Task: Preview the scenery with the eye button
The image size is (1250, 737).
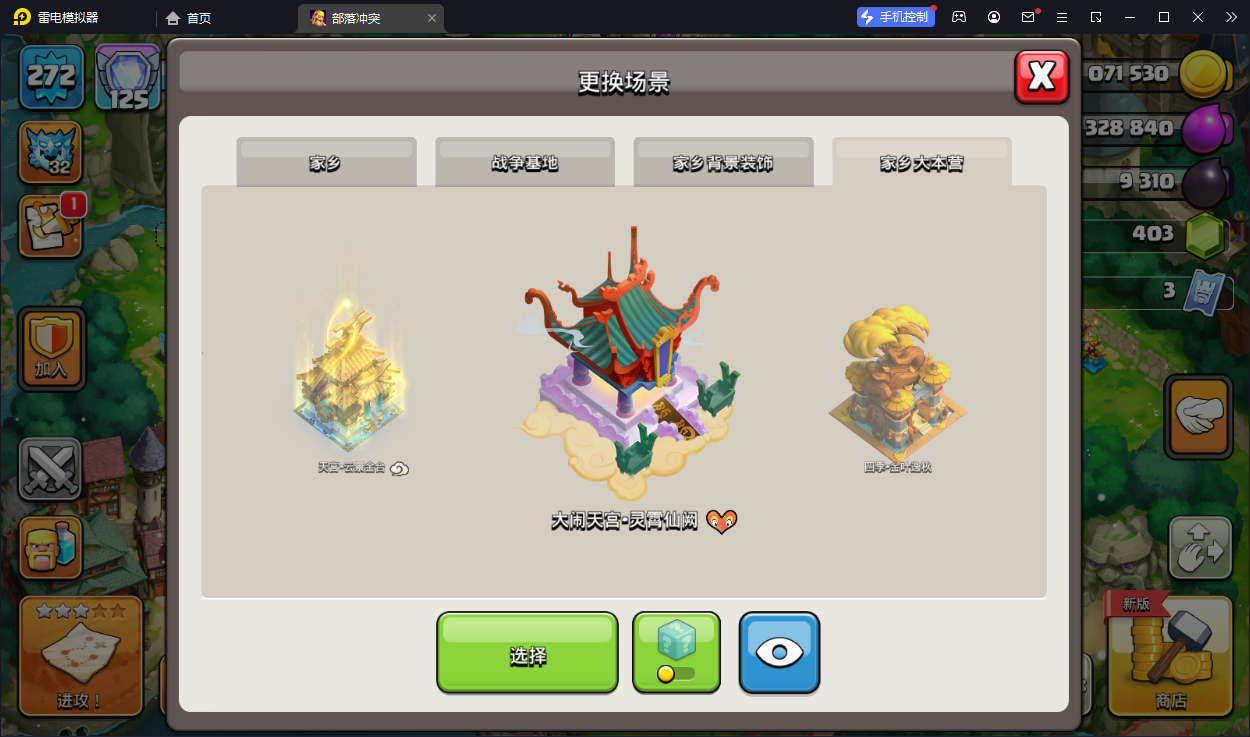Action: tap(779, 652)
